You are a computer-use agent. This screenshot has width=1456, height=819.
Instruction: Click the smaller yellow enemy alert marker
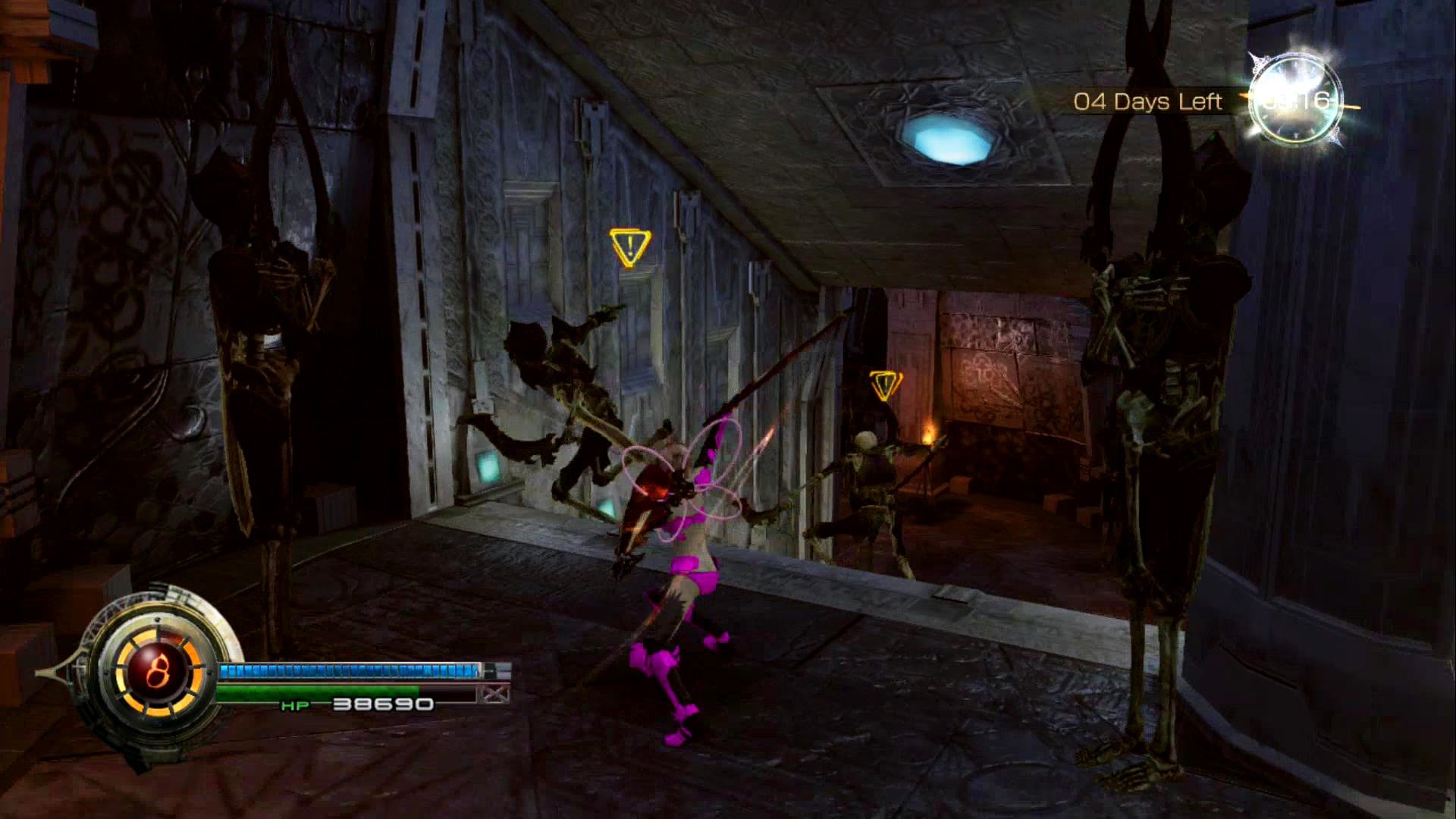pos(885,384)
